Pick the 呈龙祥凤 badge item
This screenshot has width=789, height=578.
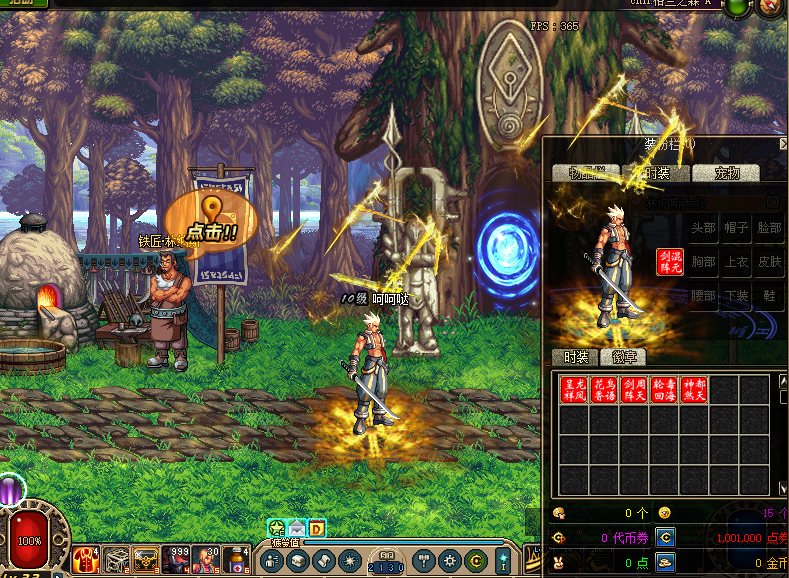574,390
